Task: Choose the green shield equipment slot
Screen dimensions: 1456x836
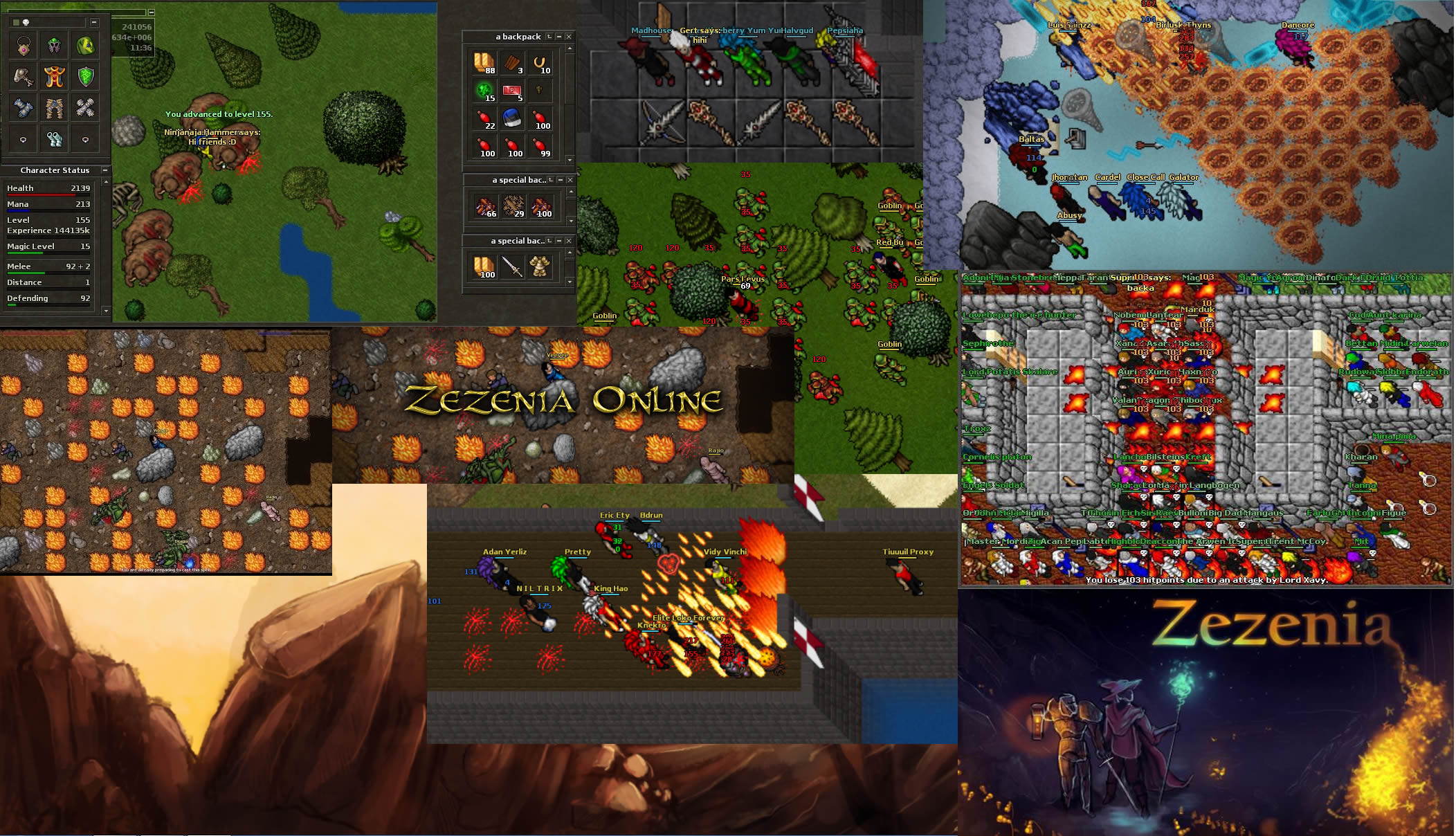Action: click(x=86, y=77)
